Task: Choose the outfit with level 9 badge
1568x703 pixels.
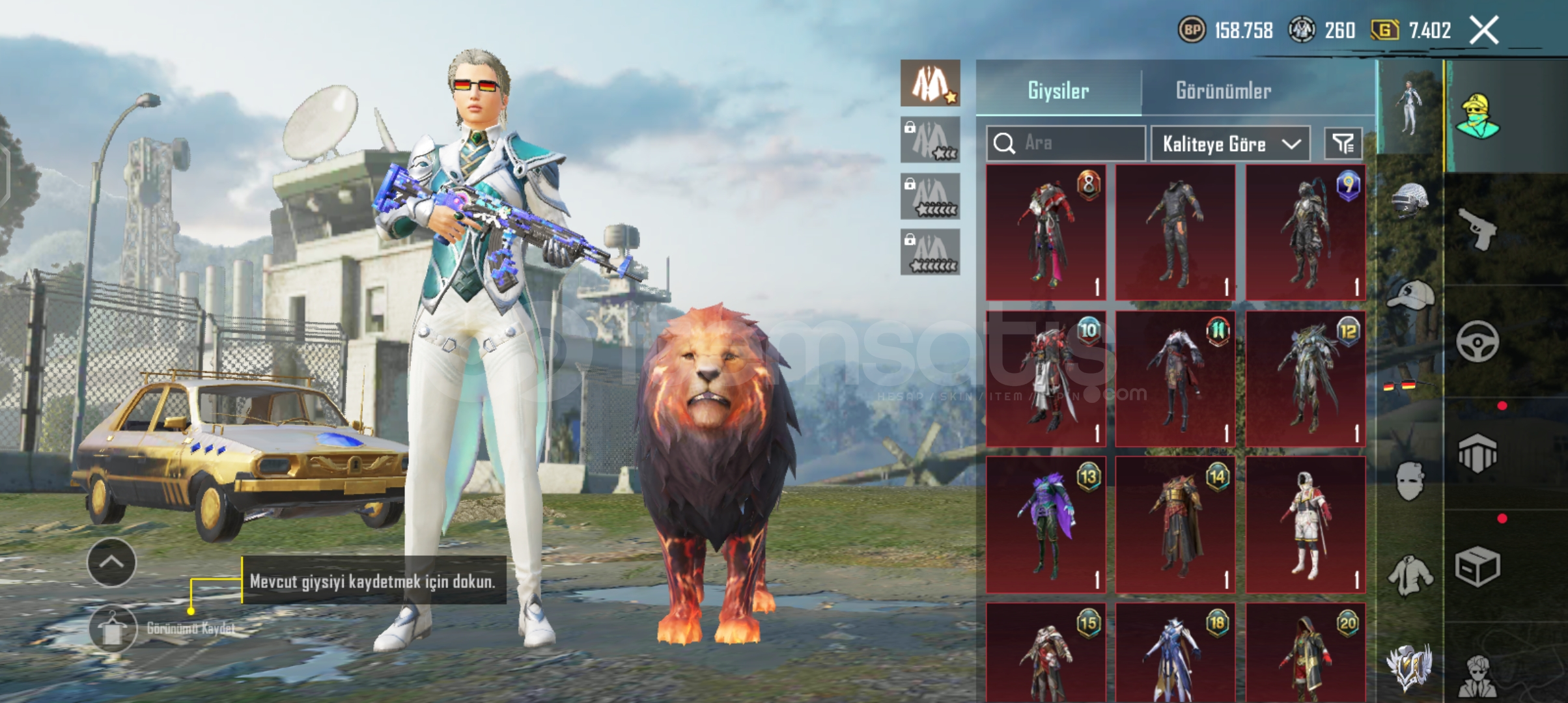Action: pos(1305,232)
